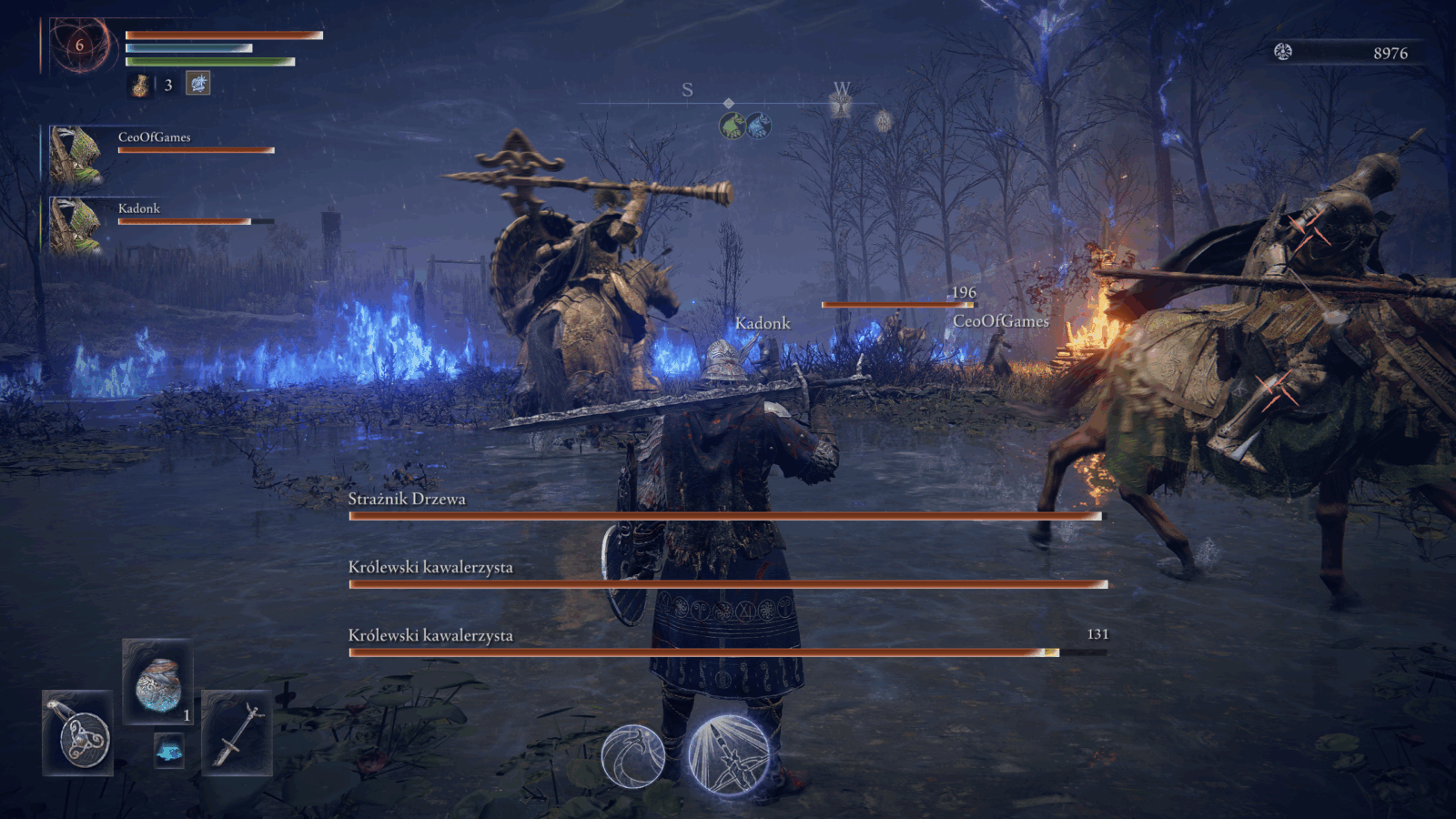Select the healing flask icon

pos(140,86)
